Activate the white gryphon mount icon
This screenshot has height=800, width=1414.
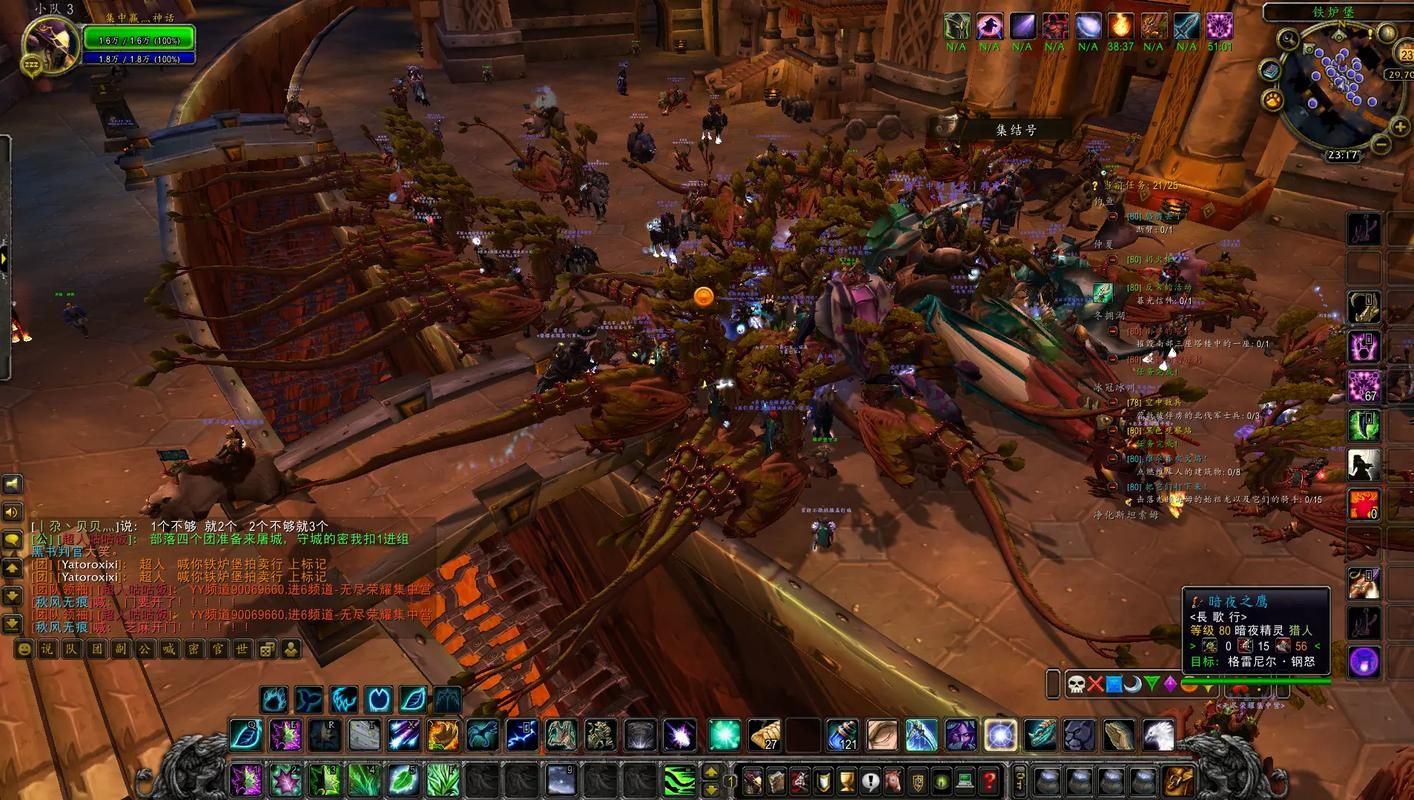[1158, 735]
